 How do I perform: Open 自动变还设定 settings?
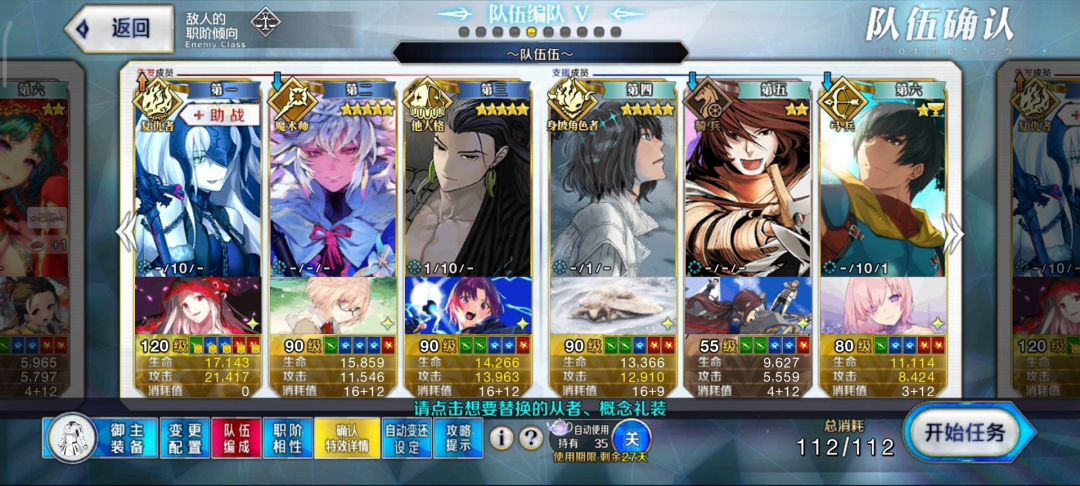[409, 438]
